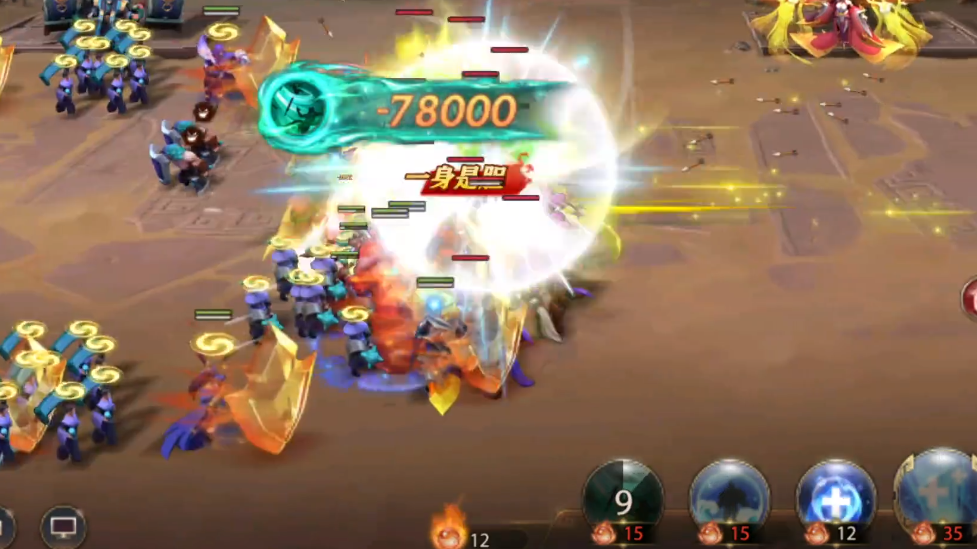The height and width of the screenshot is (549, 977).
Task: Activate the caped warrior silhouette skill
Action: pos(730,497)
